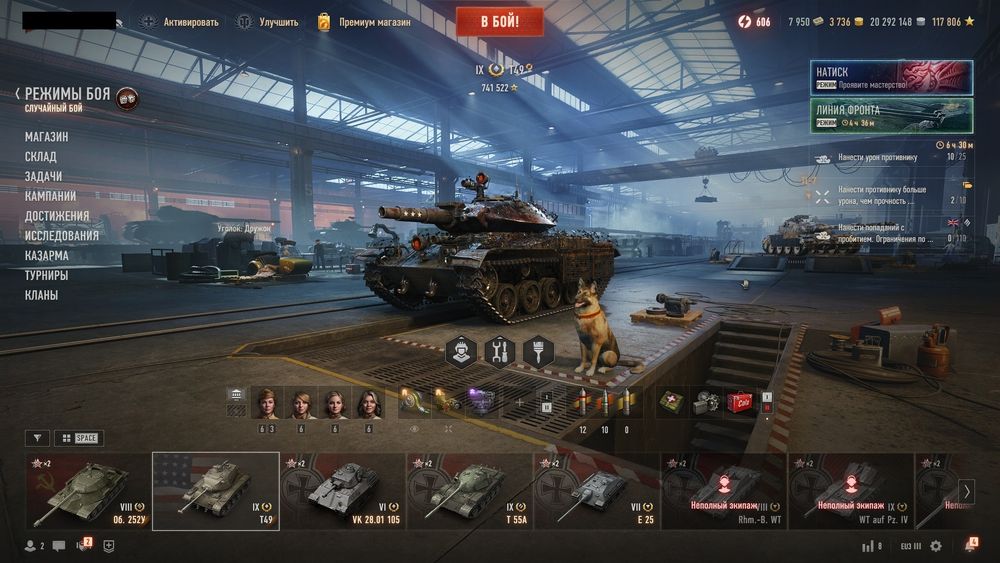The width and height of the screenshot is (1000, 563).
Task: Open ИССЛЕДОВАНИЯ tech tree
Action: coord(62,236)
